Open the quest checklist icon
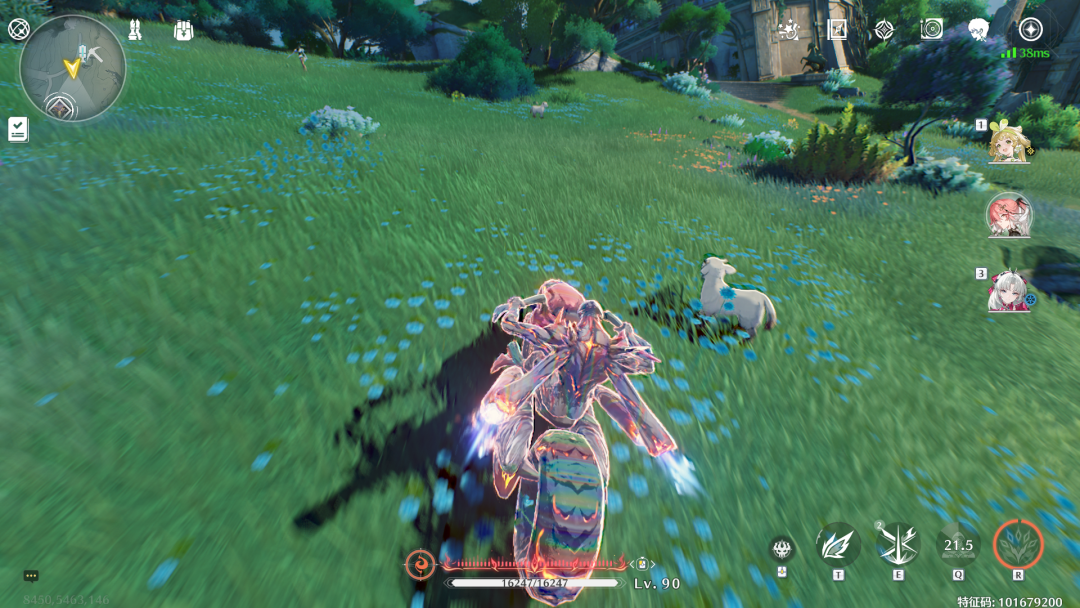 [x=18, y=129]
